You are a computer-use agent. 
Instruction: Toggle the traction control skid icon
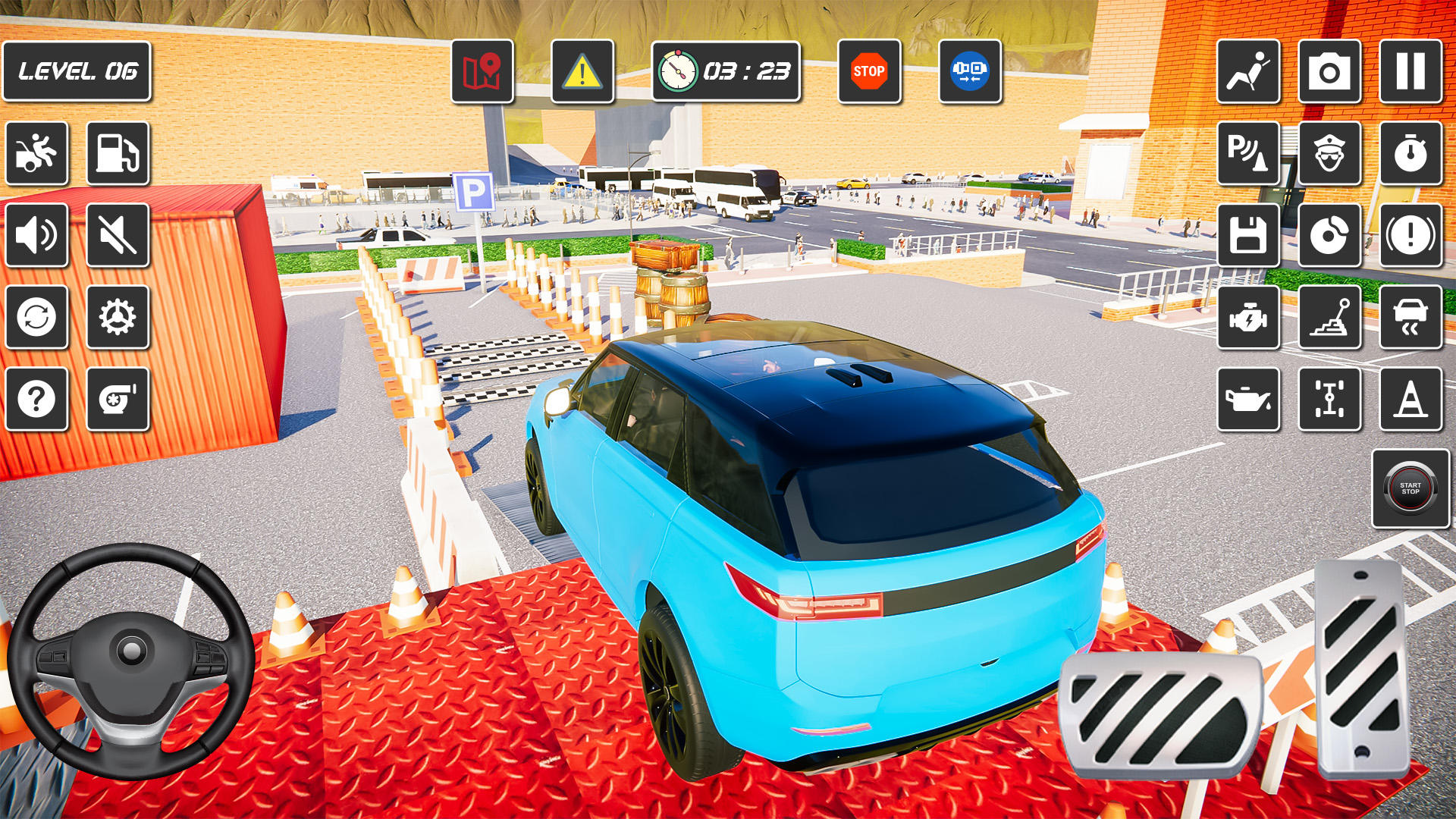click(1412, 319)
